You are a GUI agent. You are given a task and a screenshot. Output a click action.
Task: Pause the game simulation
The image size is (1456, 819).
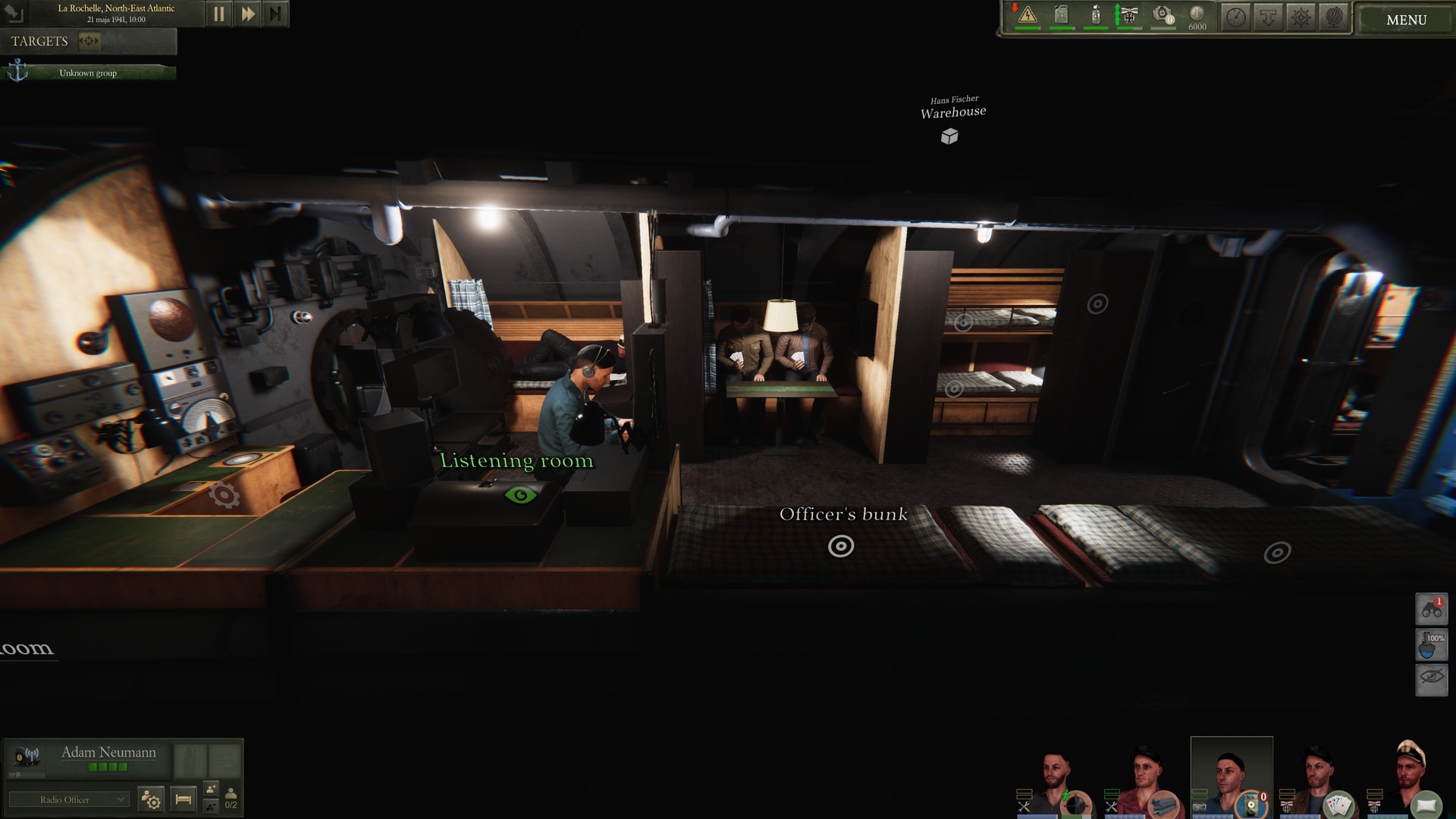pos(219,13)
